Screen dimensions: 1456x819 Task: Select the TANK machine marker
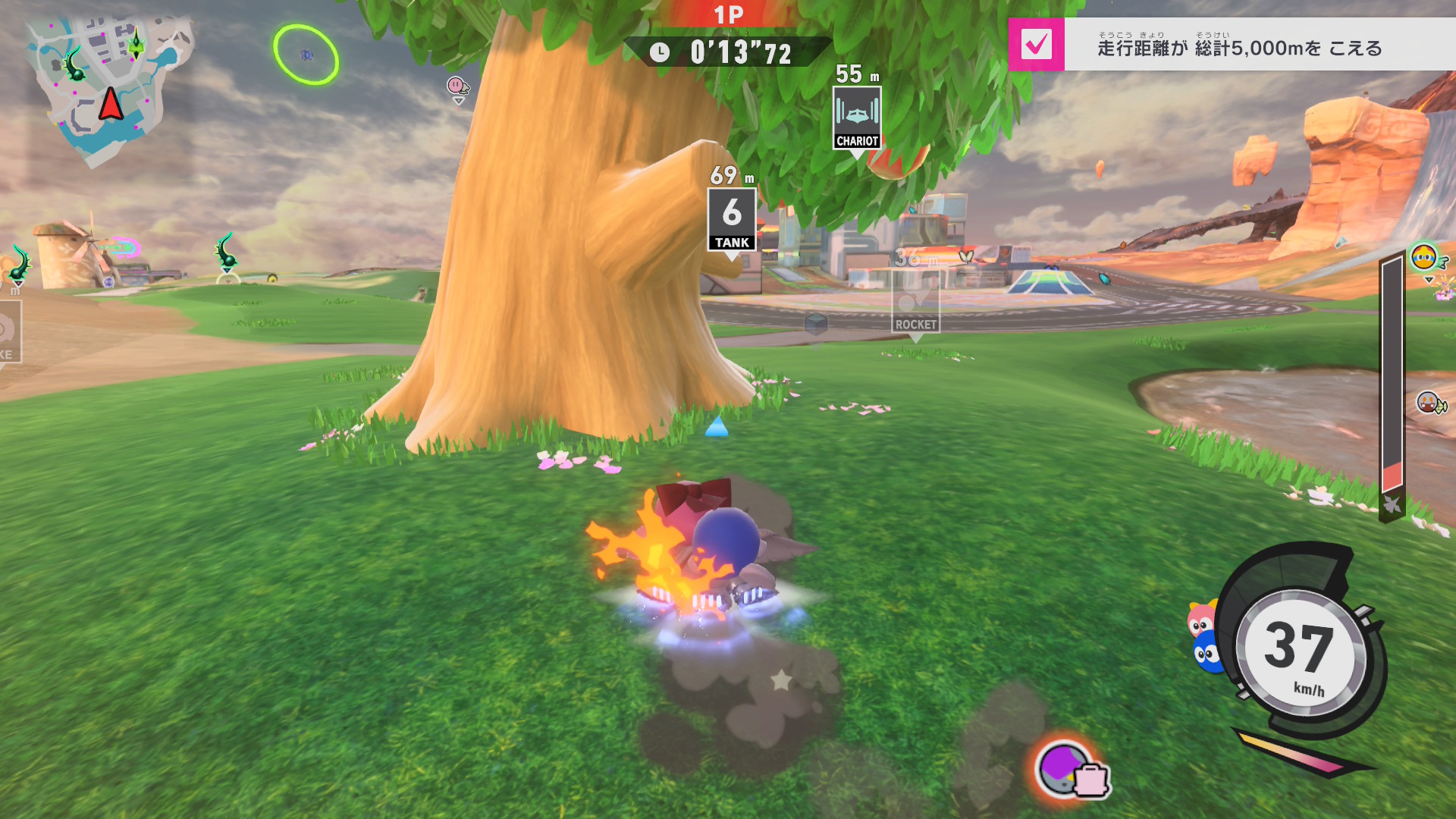[x=732, y=221]
